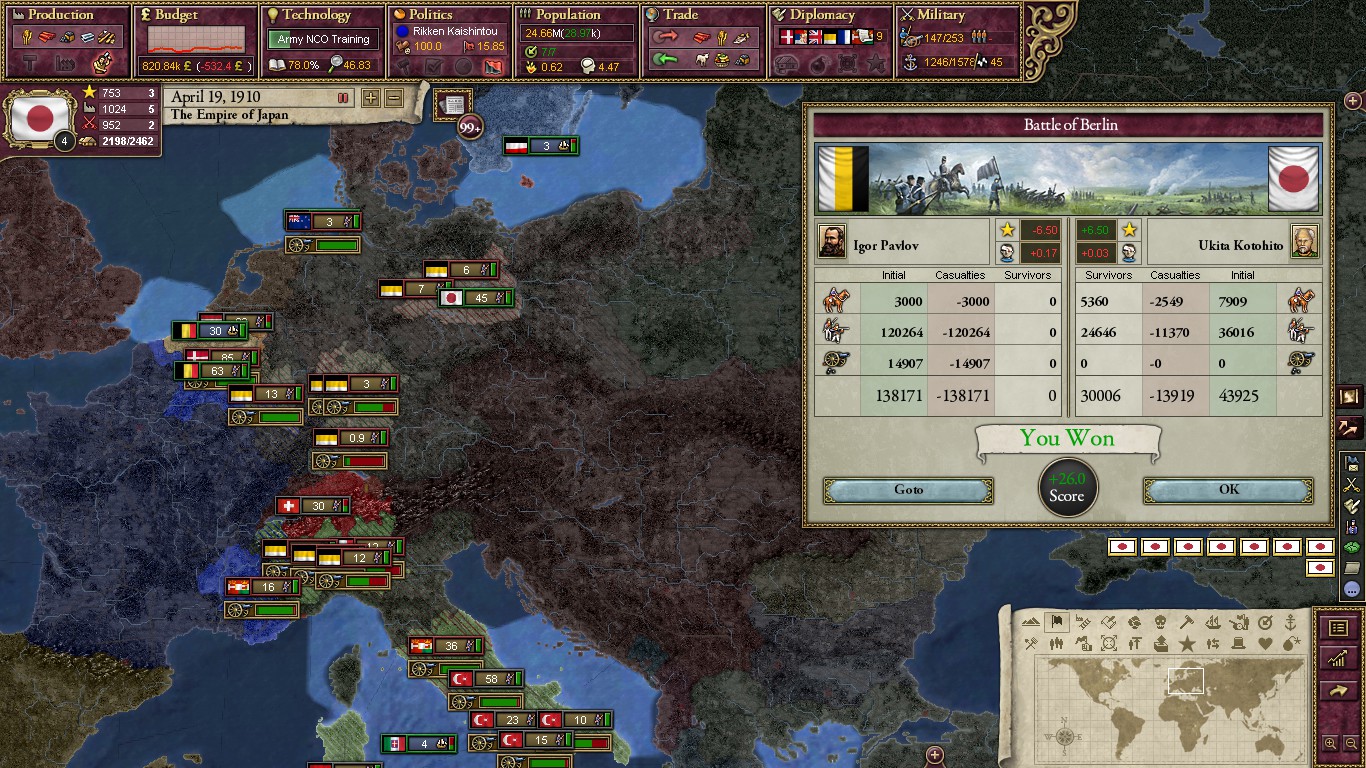Toggle the pause button beside the date
Image resolution: width=1366 pixels, height=768 pixels.
click(343, 98)
